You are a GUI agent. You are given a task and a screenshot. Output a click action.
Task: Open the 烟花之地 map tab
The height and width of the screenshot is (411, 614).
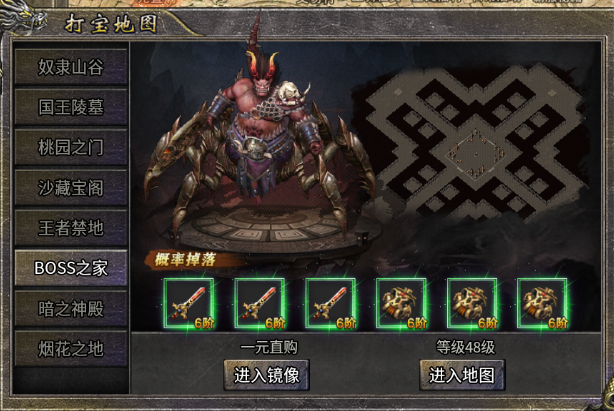pos(70,348)
